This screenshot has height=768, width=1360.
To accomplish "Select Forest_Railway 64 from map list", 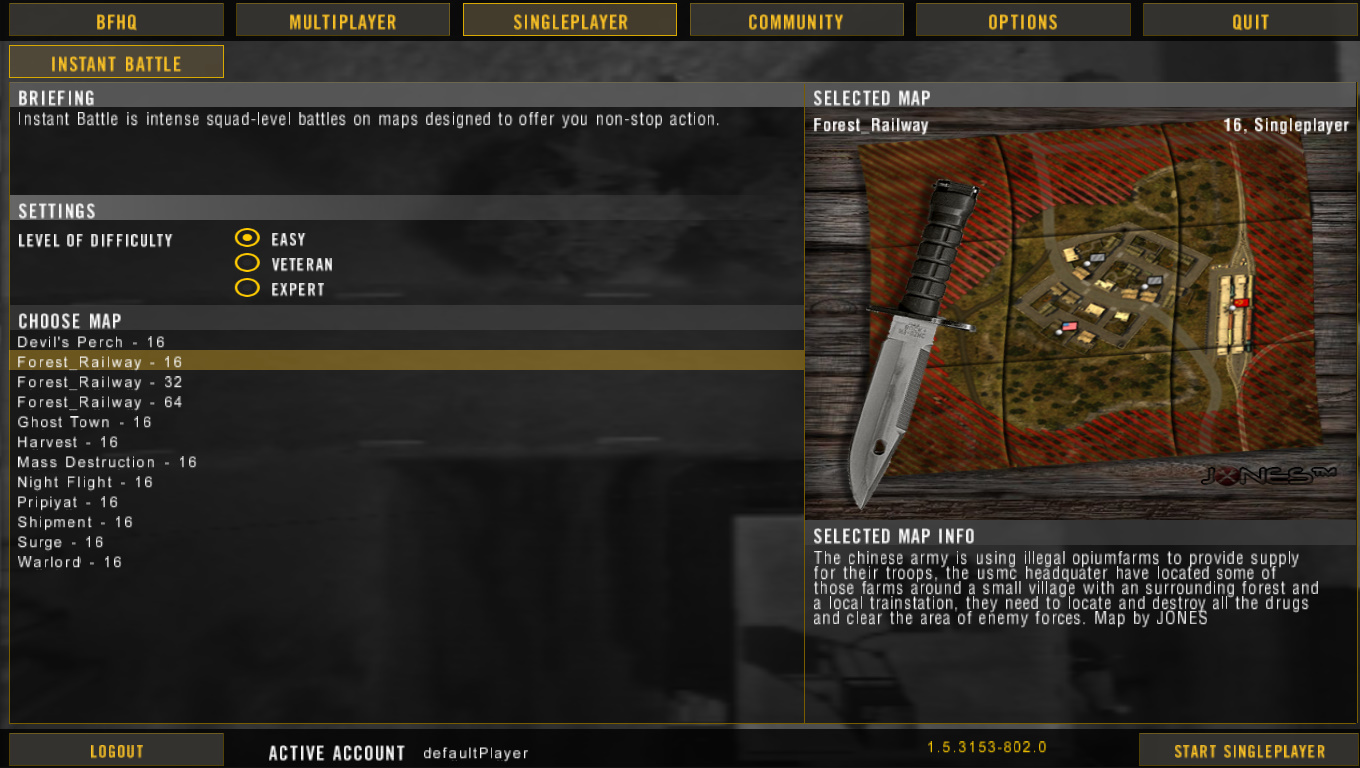I will (x=98, y=401).
